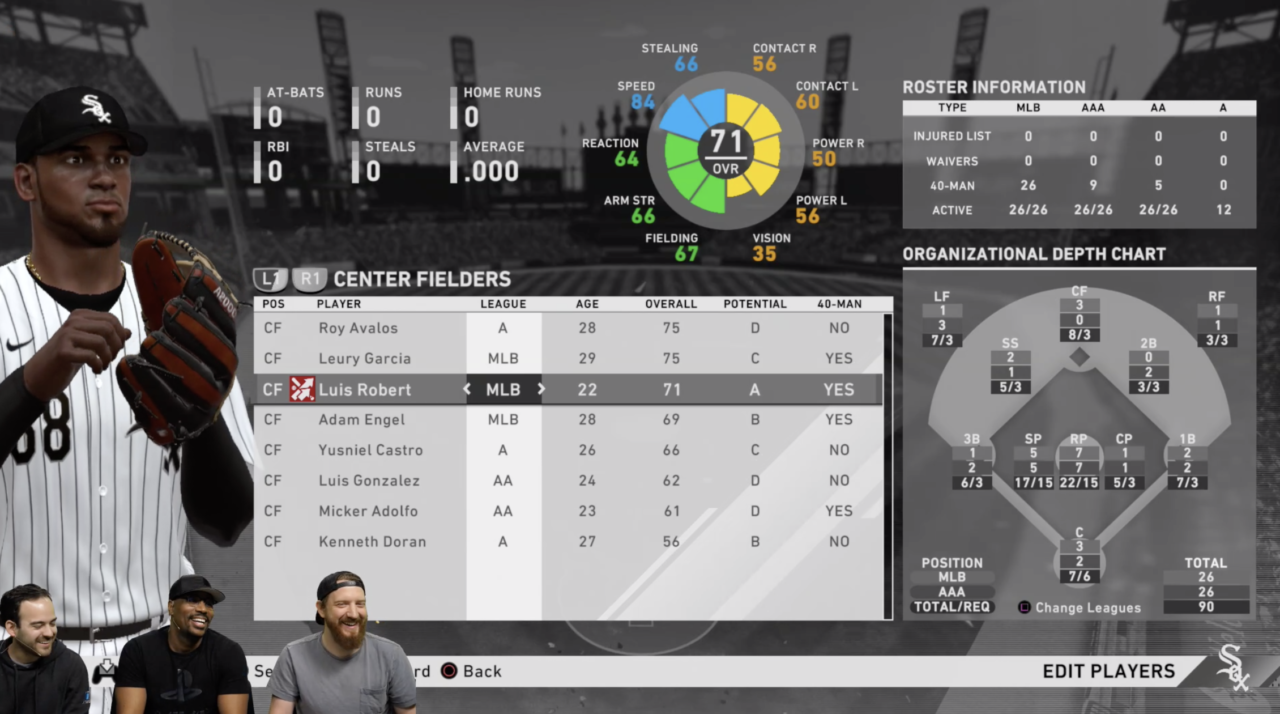1280x714 pixels.
Task: Select the highlighted Luis Robert row
Action: (x=364, y=389)
